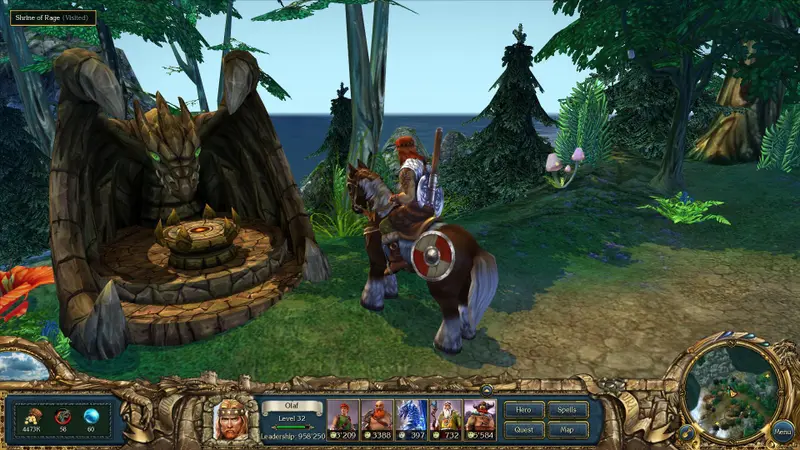Open the world Map
This screenshot has height=450, width=800.
[567, 430]
